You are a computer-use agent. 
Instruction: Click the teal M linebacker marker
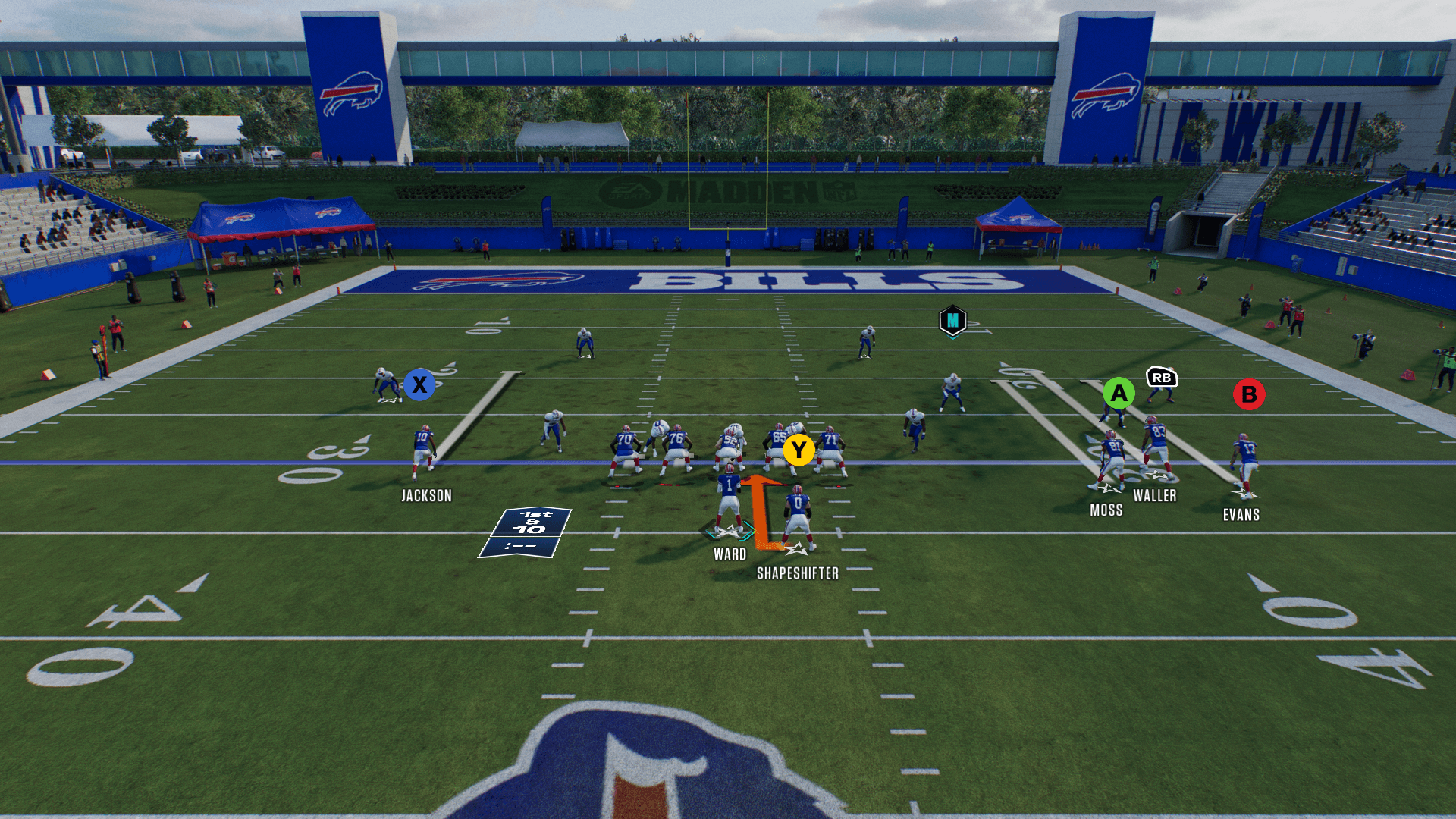tap(952, 321)
